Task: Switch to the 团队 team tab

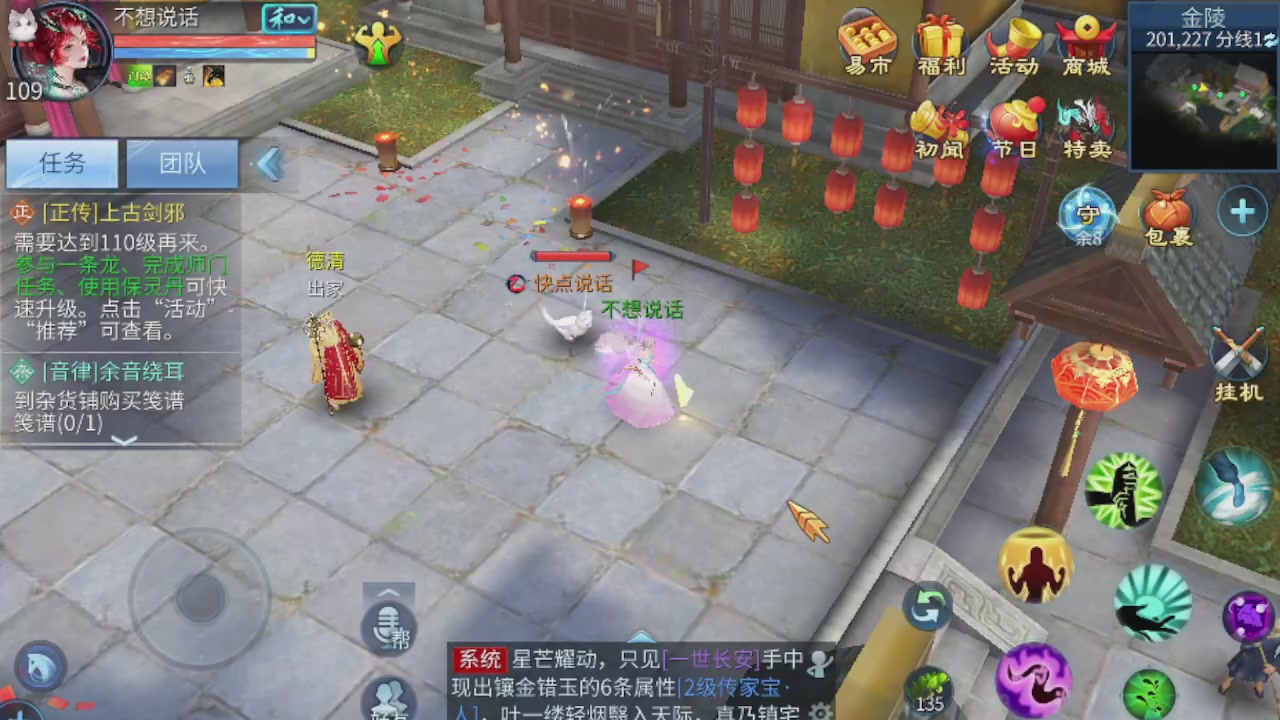Action: tap(182, 163)
